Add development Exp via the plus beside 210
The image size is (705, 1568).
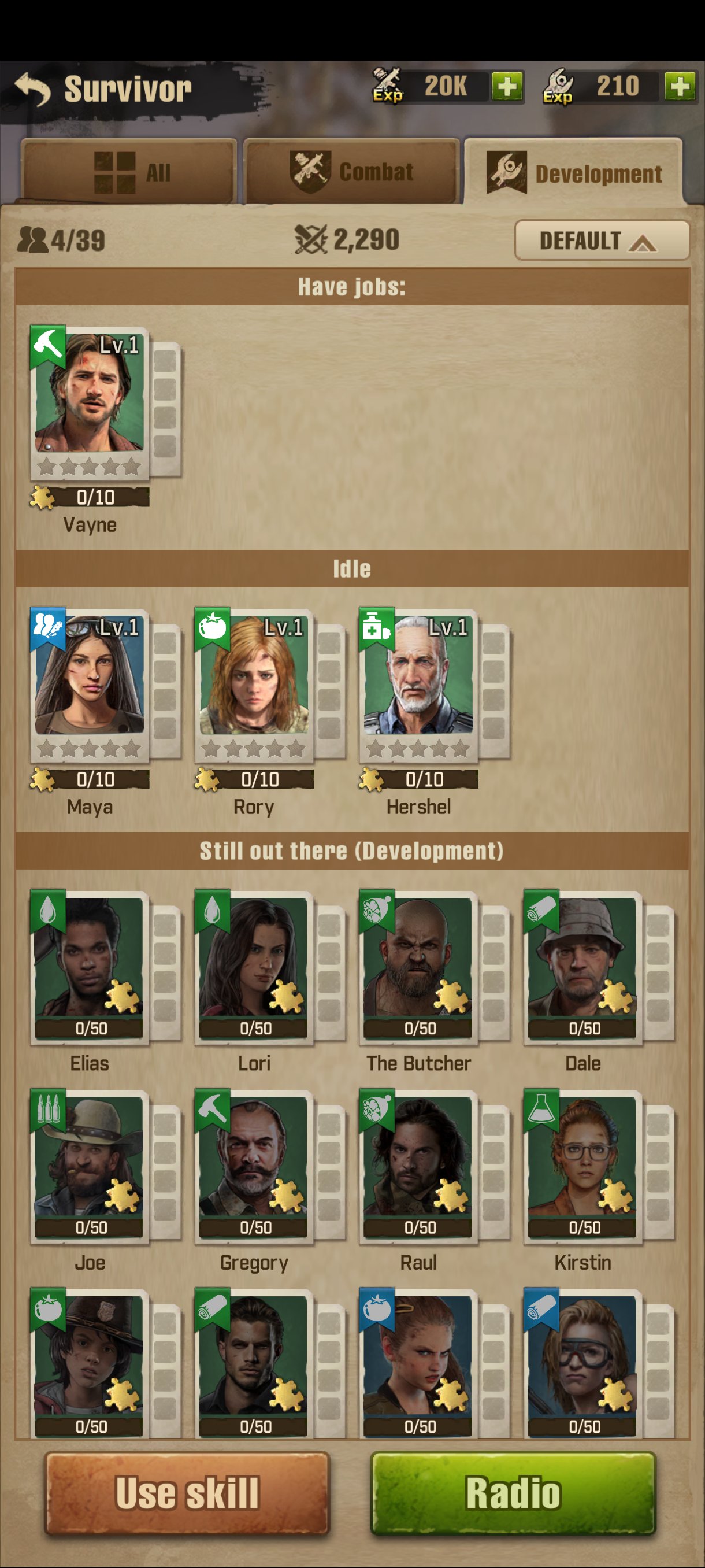pyautogui.click(x=680, y=86)
